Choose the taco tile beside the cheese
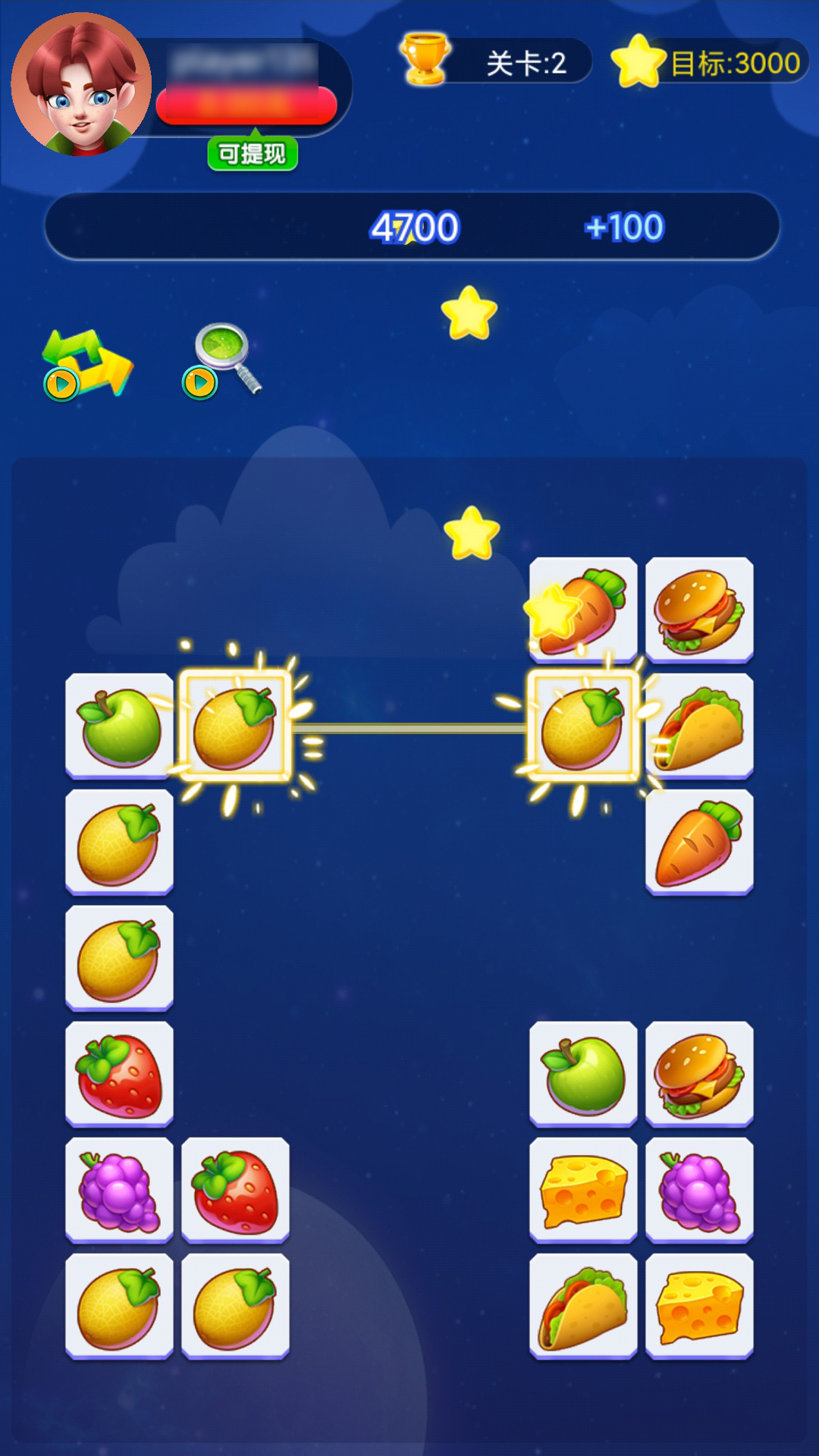 pyautogui.click(x=583, y=1307)
